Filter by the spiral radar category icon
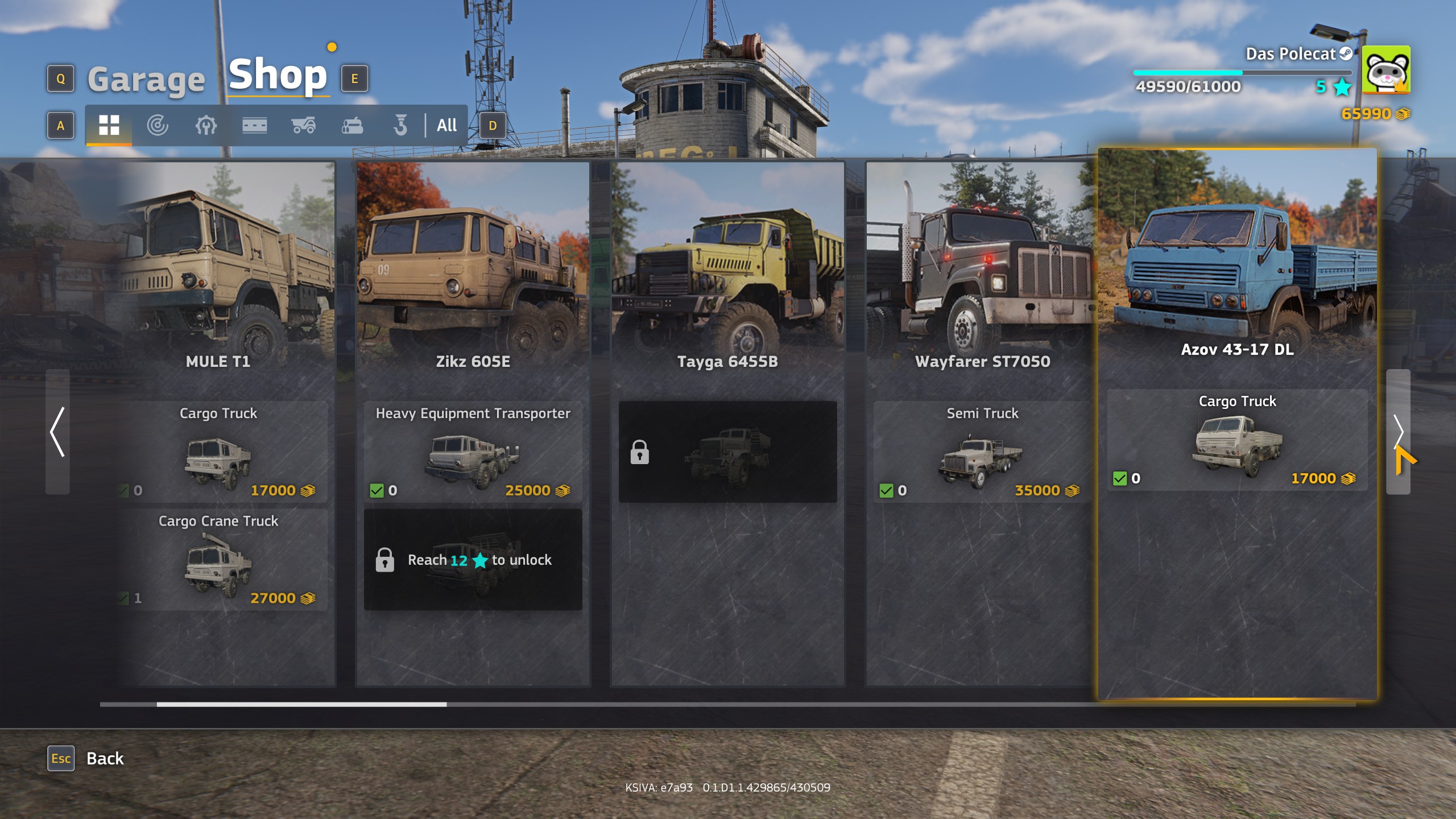The image size is (1456, 819). point(157,125)
